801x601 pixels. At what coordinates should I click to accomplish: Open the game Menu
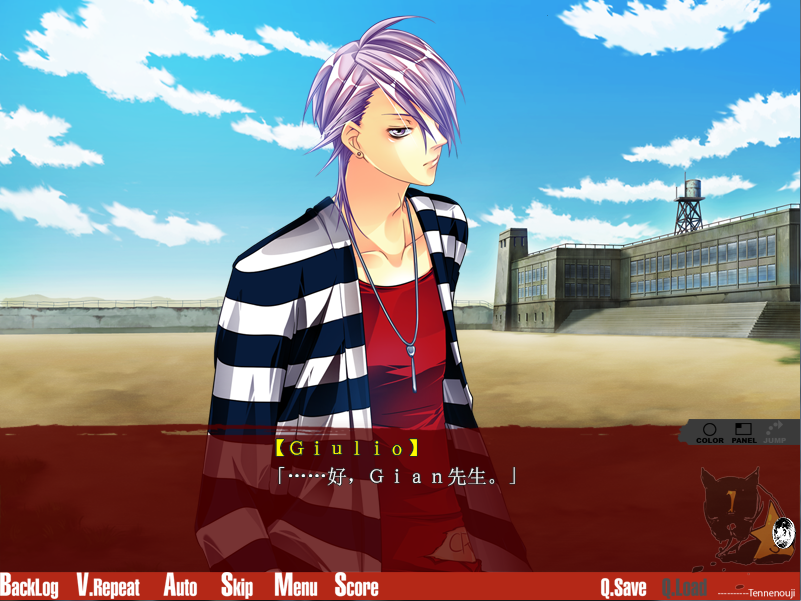pos(295,586)
